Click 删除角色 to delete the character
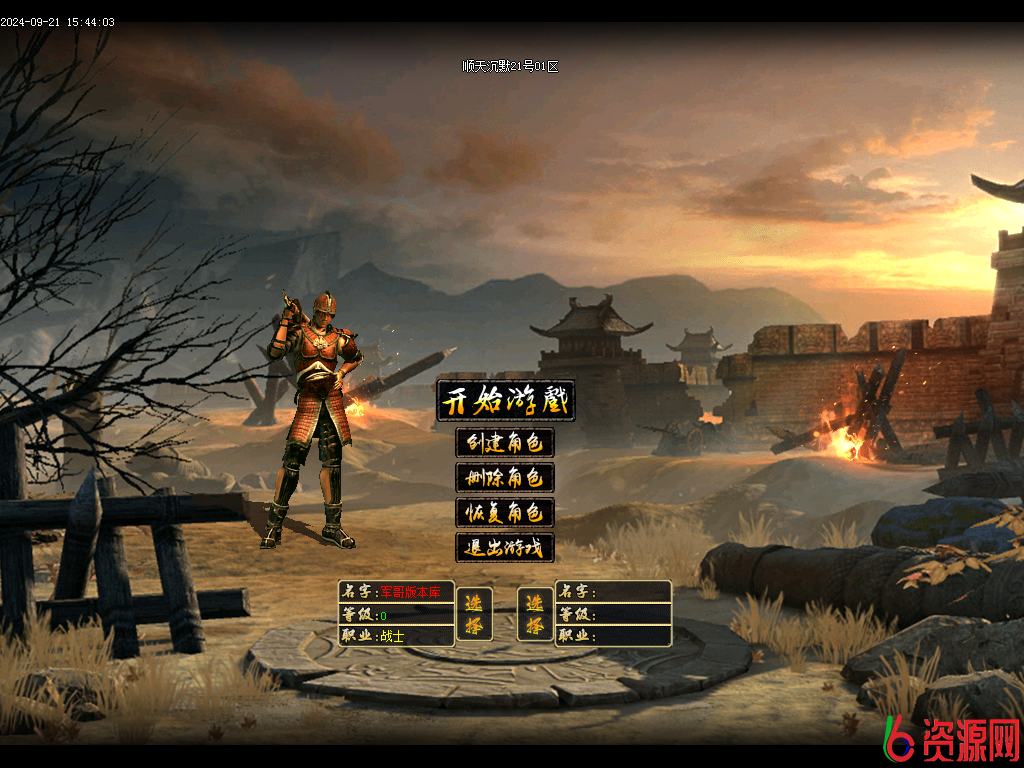1024x768 pixels. (x=505, y=477)
